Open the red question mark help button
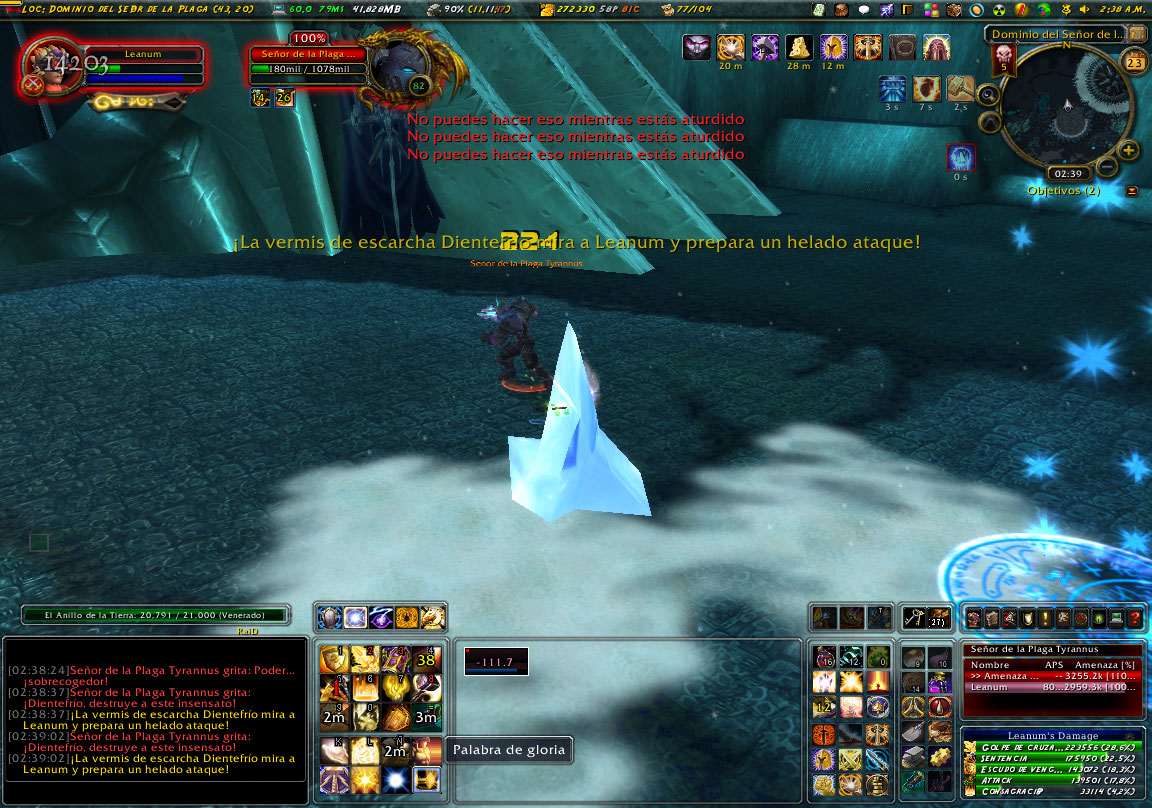The image size is (1152, 808). click(x=1135, y=619)
